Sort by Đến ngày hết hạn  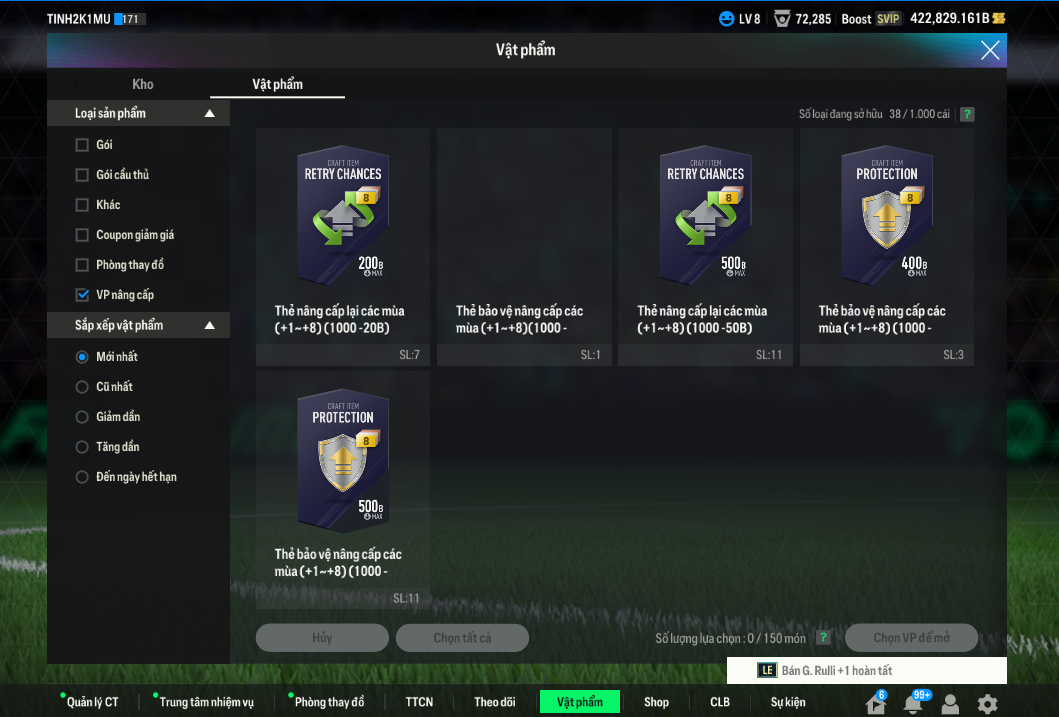[x=82, y=477]
